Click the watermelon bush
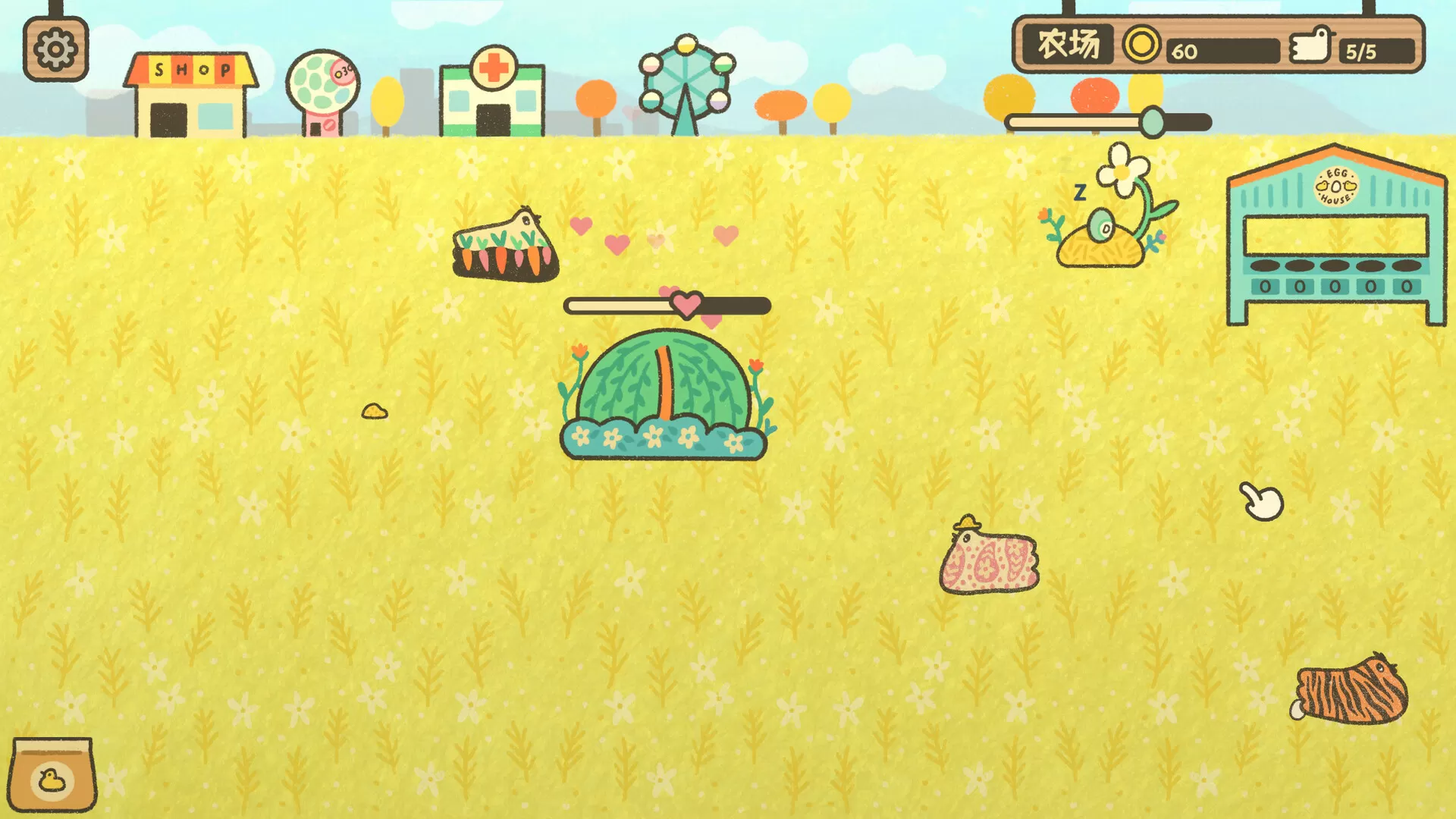This screenshot has height=819, width=1456. coord(667,394)
